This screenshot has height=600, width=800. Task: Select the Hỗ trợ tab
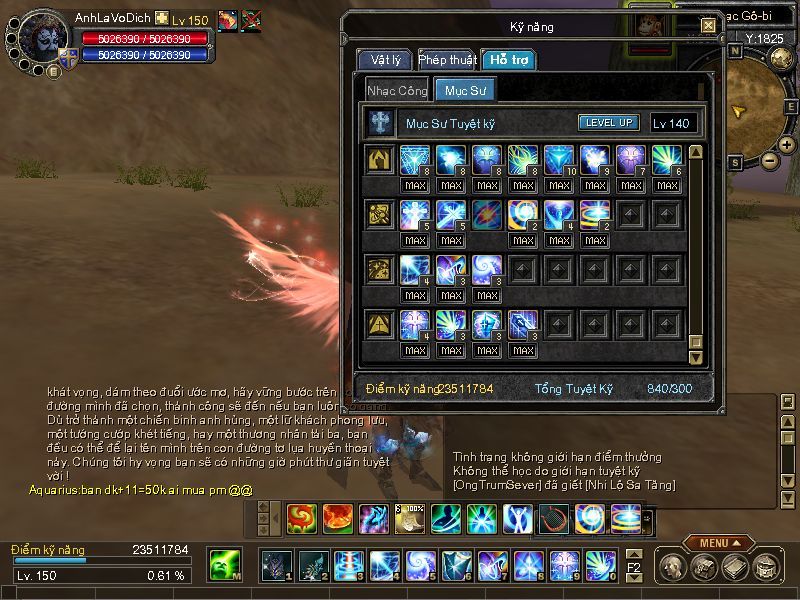click(507, 60)
